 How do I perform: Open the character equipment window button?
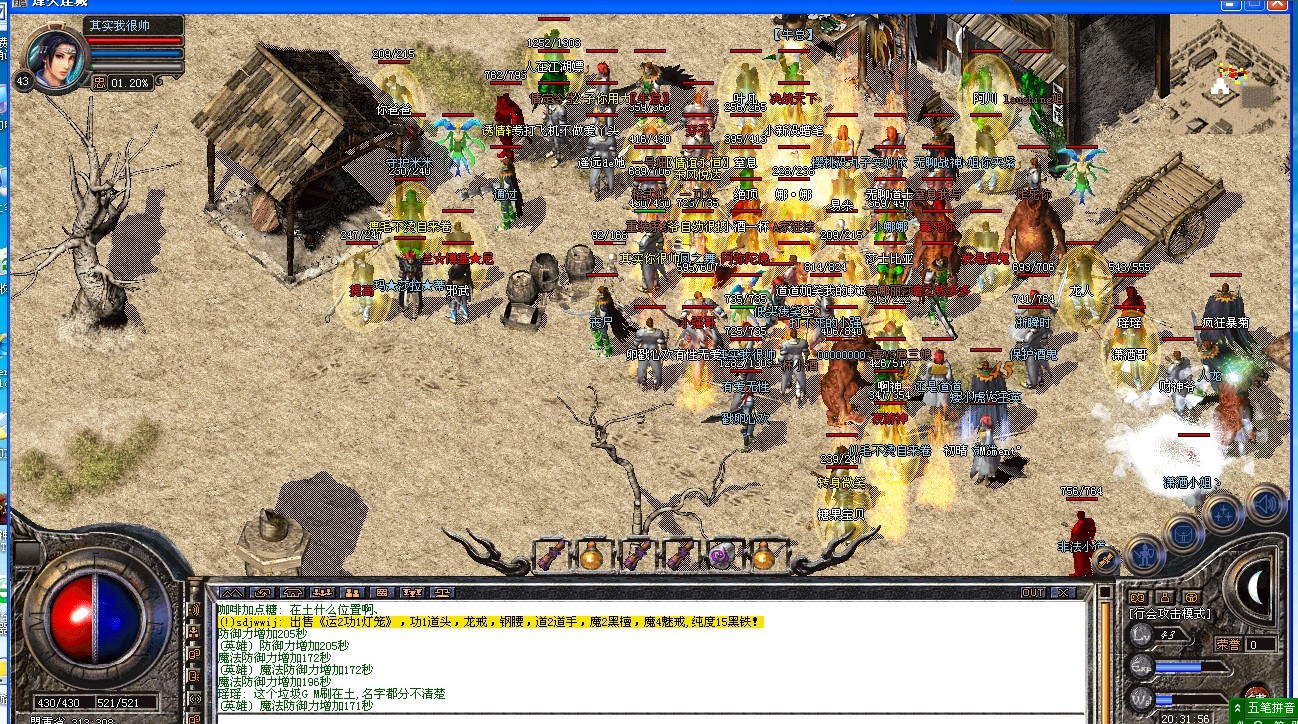pyautogui.click(x=1145, y=555)
